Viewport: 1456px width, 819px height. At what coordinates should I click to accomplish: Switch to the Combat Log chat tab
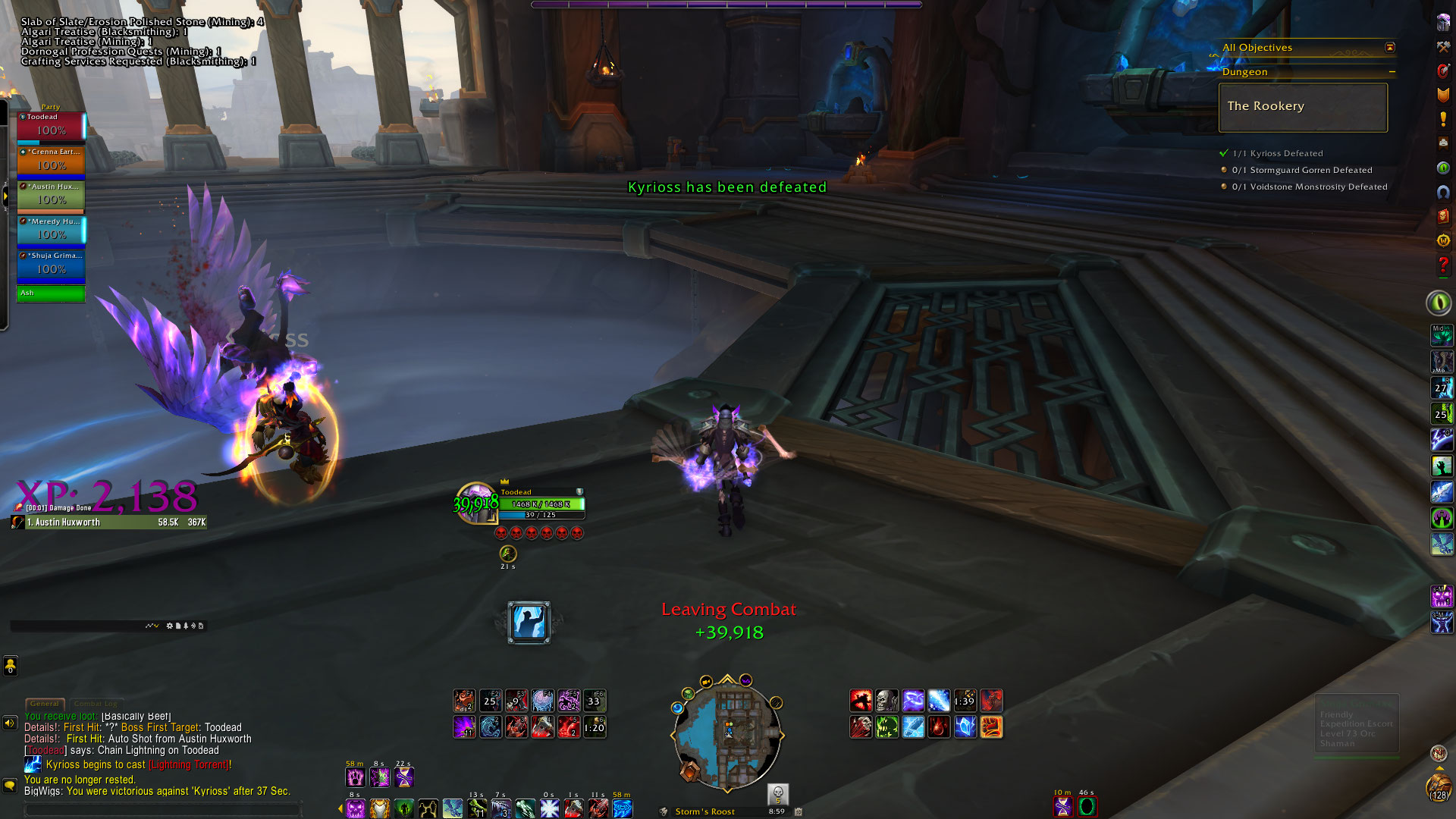tap(96, 704)
